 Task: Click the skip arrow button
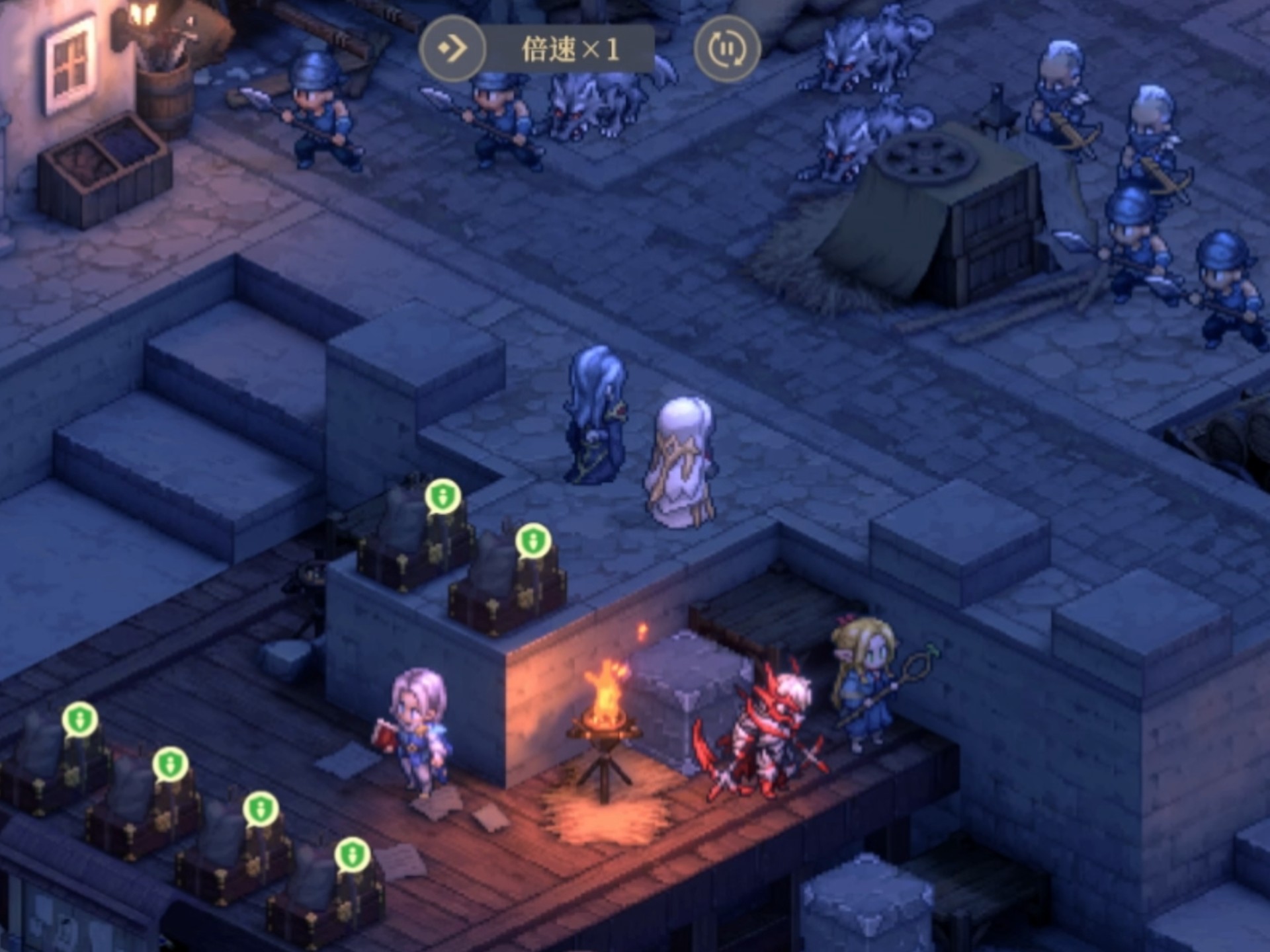click(453, 48)
